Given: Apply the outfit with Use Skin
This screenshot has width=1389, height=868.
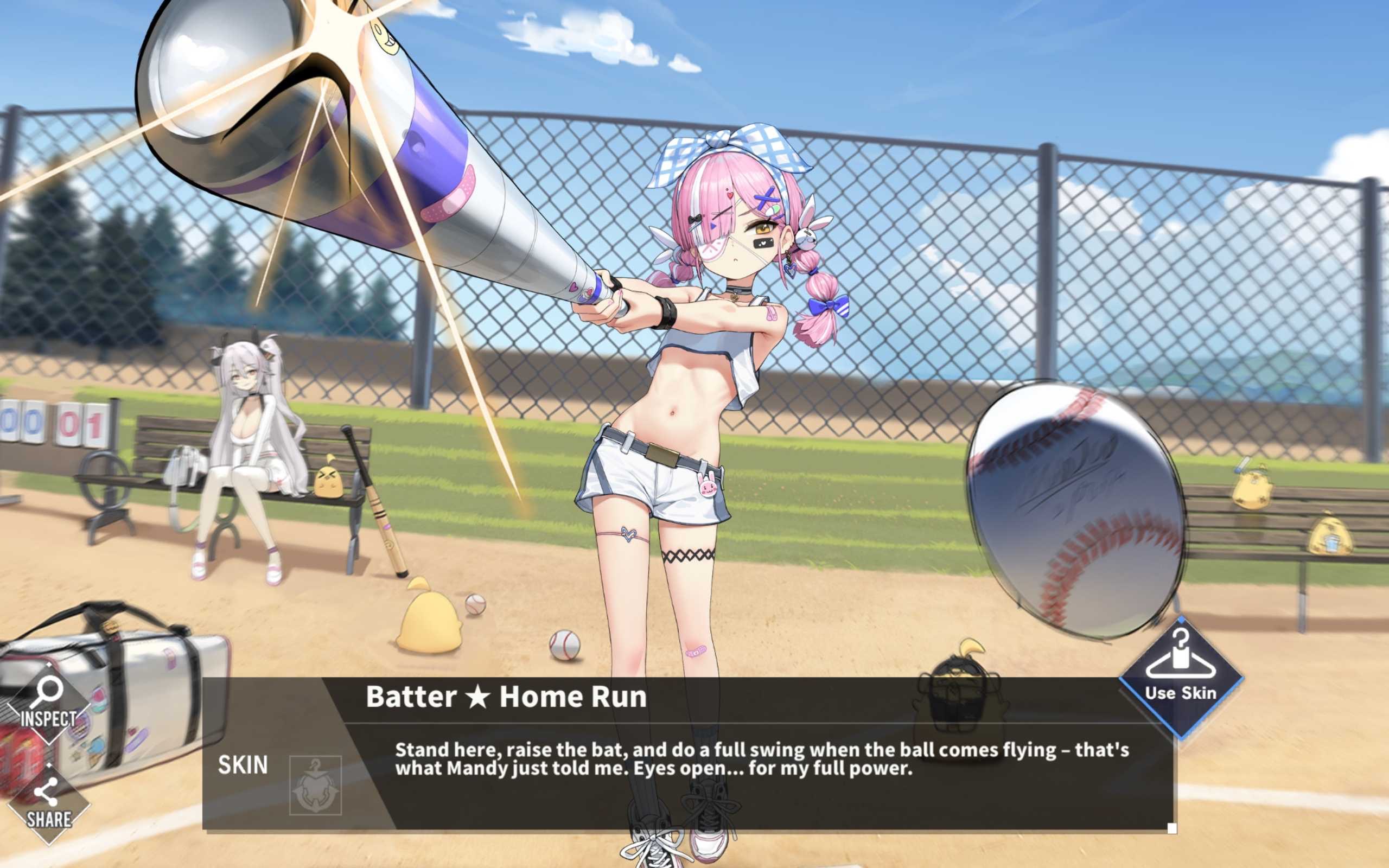Looking at the screenshot, I should 1180,676.
